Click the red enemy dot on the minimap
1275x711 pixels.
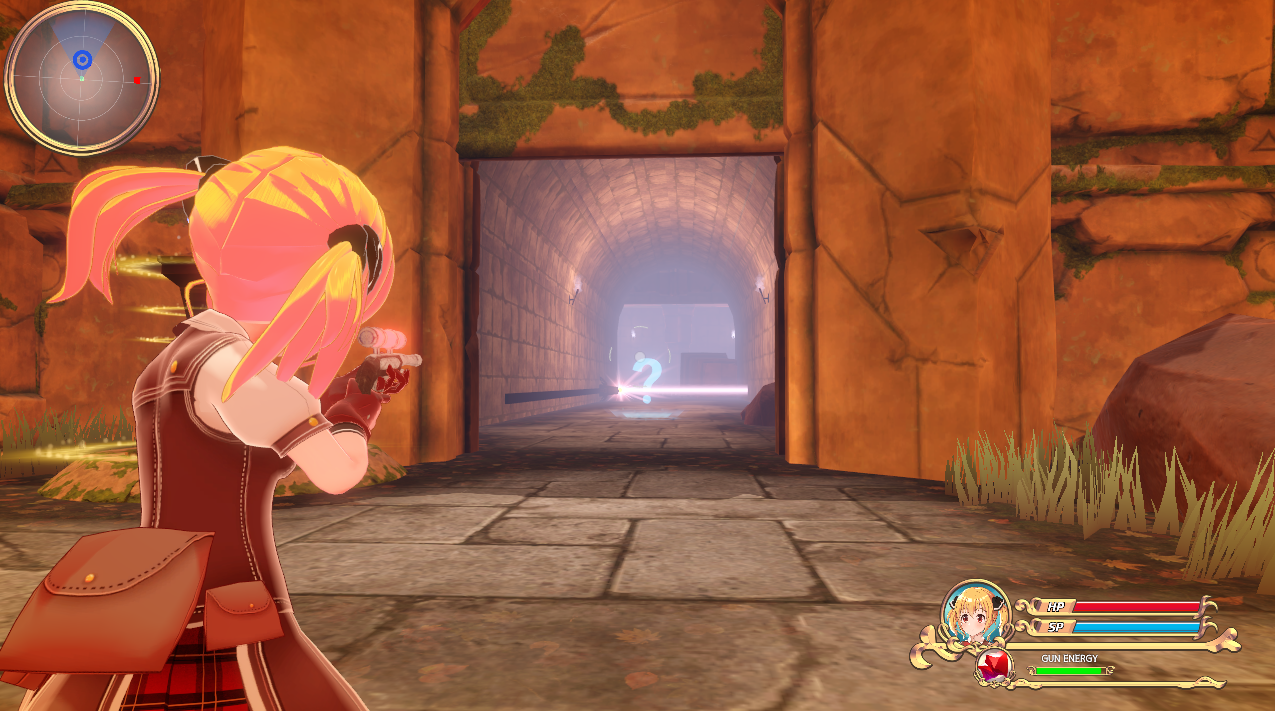(137, 80)
